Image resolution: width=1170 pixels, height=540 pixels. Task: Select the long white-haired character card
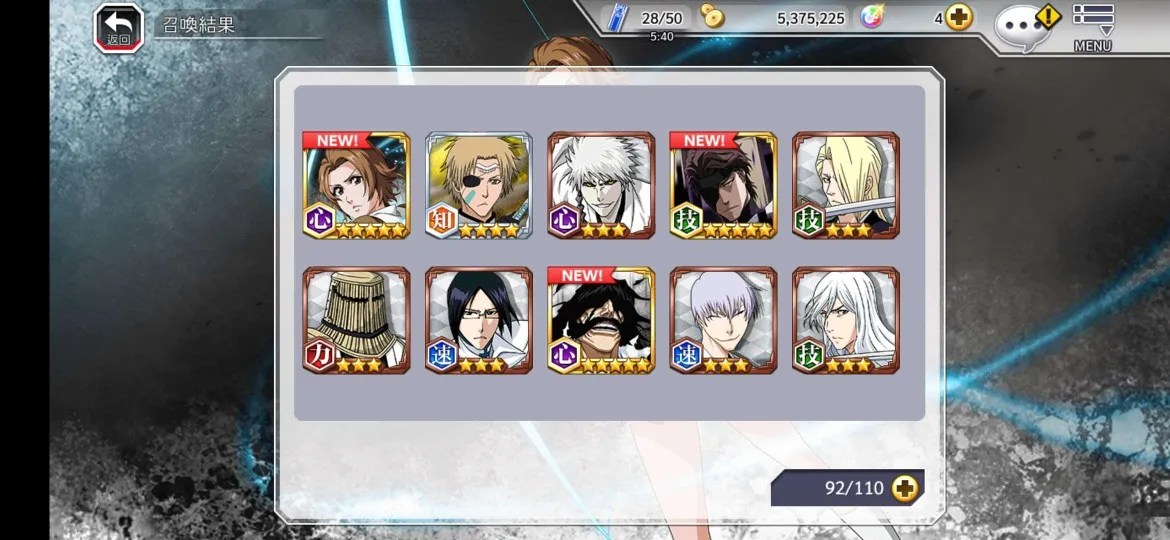[846, 320]
